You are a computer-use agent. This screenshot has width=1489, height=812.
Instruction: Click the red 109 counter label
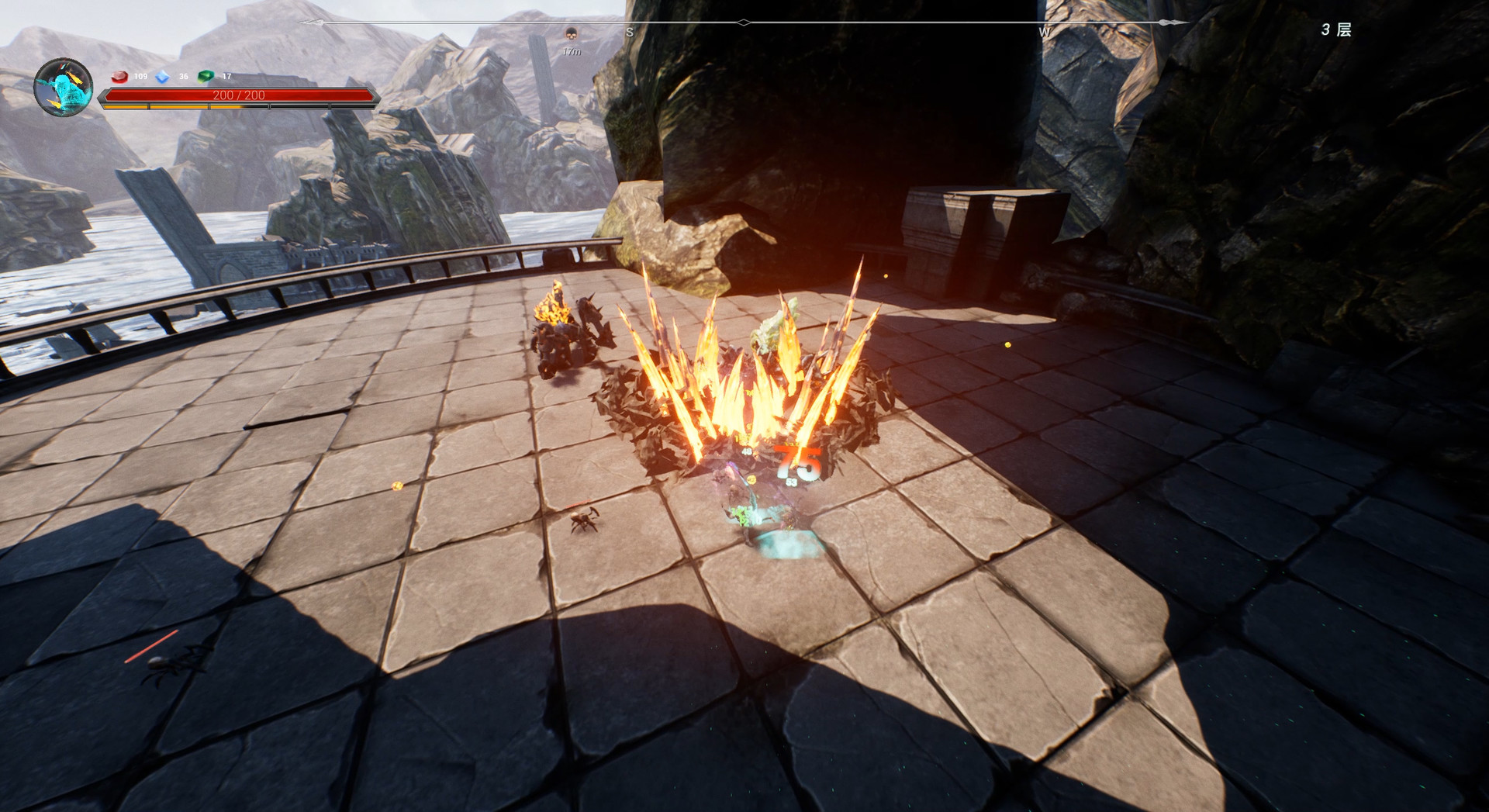click(140, 78)
